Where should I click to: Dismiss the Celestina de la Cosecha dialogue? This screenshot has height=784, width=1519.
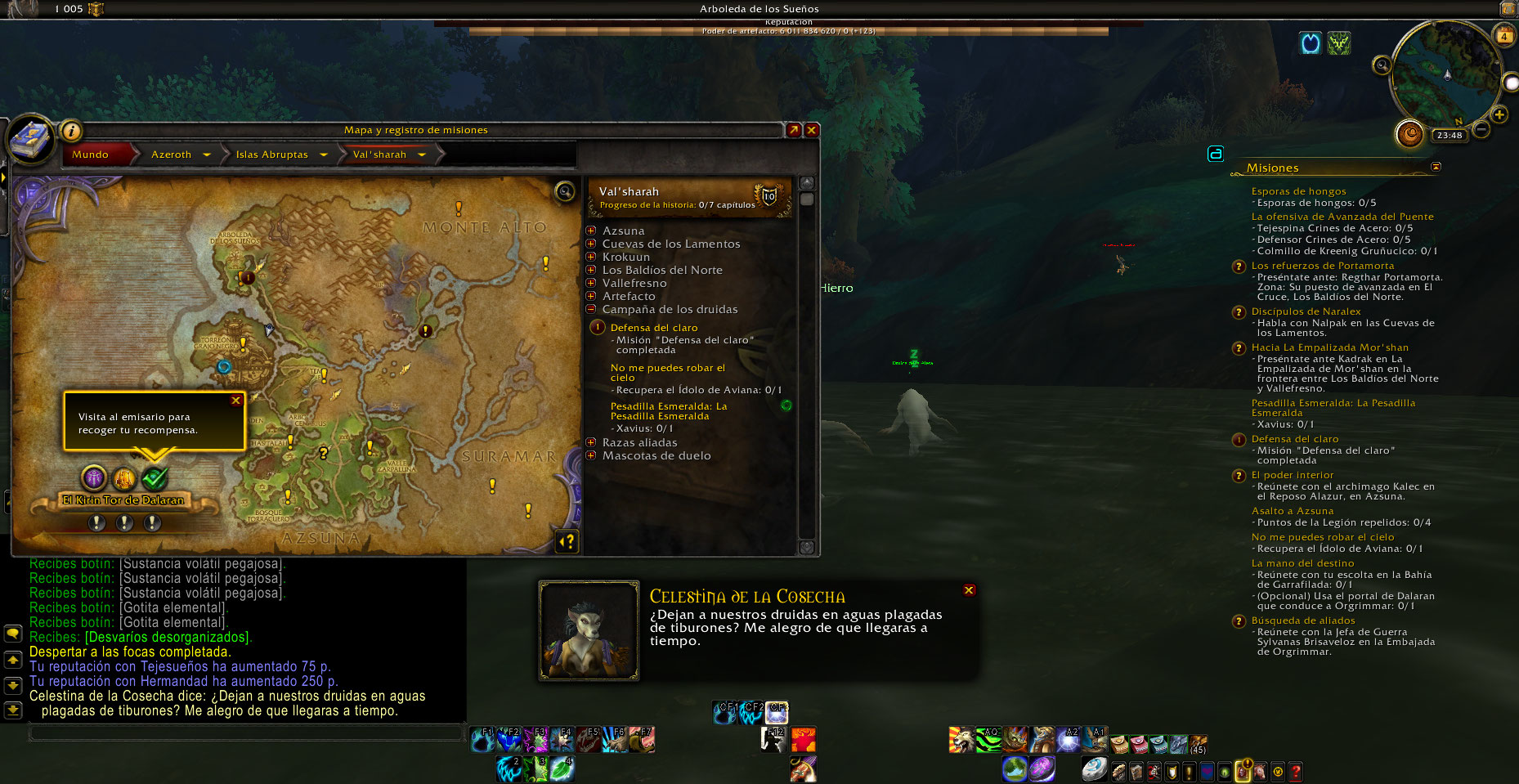click(969, 590)
